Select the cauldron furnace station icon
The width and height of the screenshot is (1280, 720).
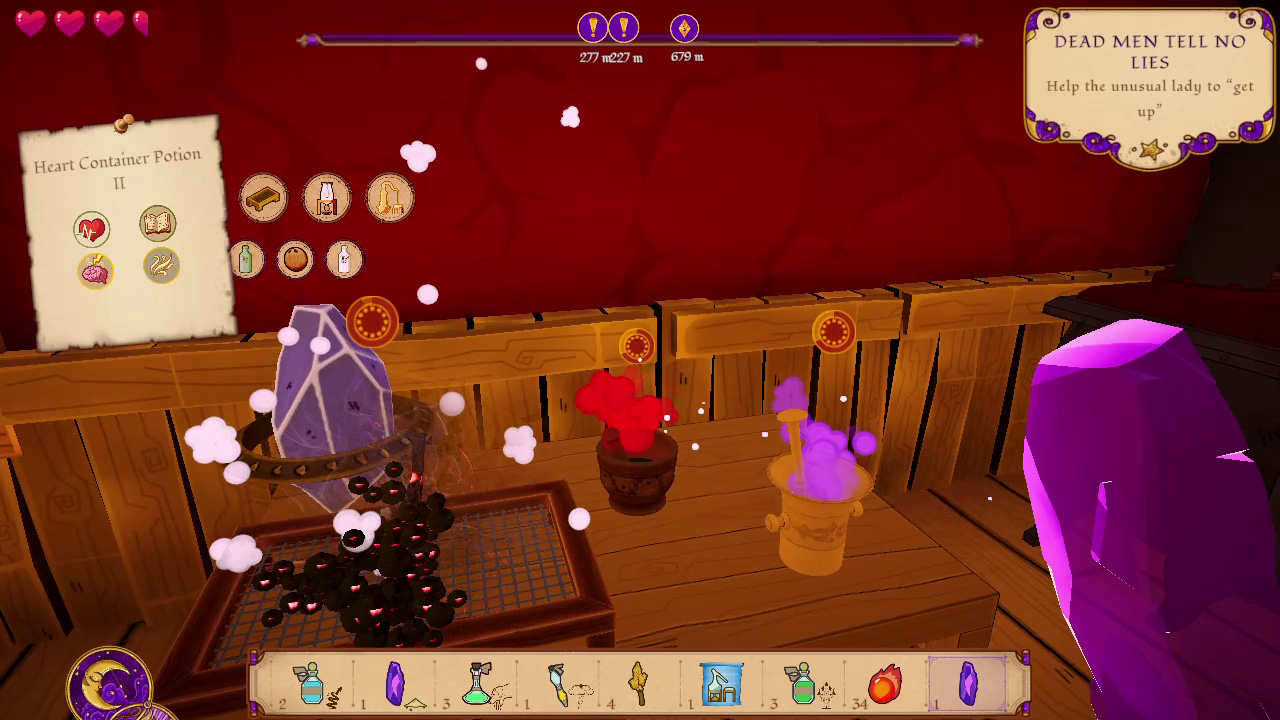tap(325, 196)
